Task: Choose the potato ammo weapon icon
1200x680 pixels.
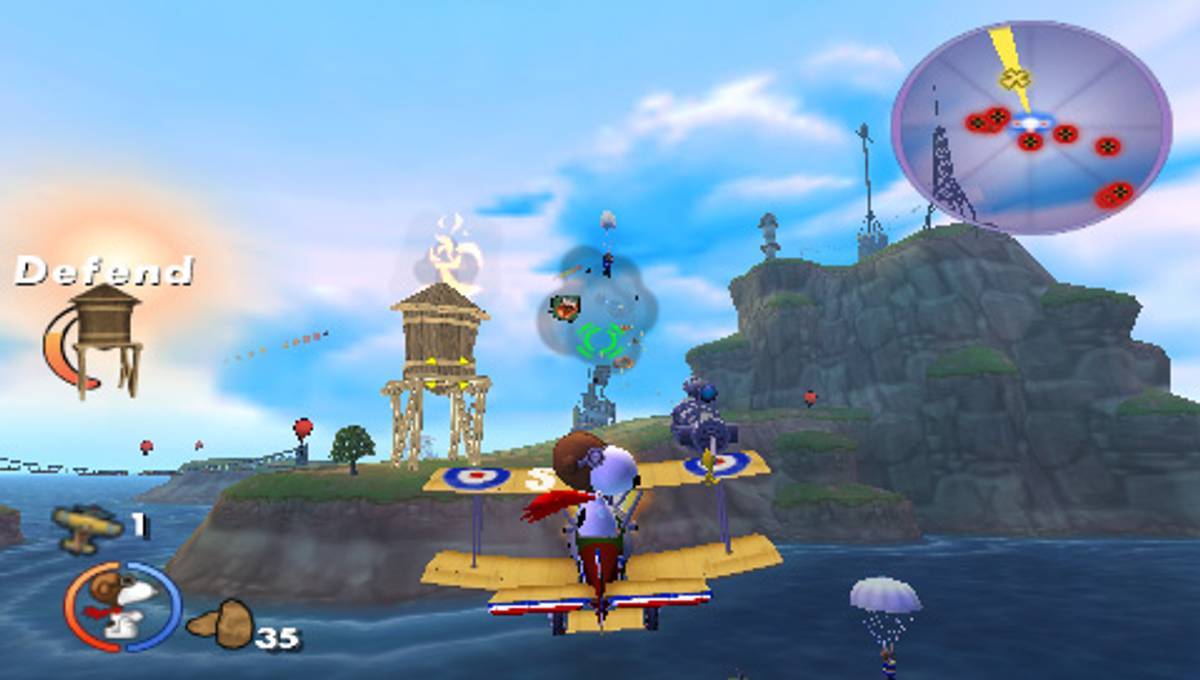Action: pos(222,625)
